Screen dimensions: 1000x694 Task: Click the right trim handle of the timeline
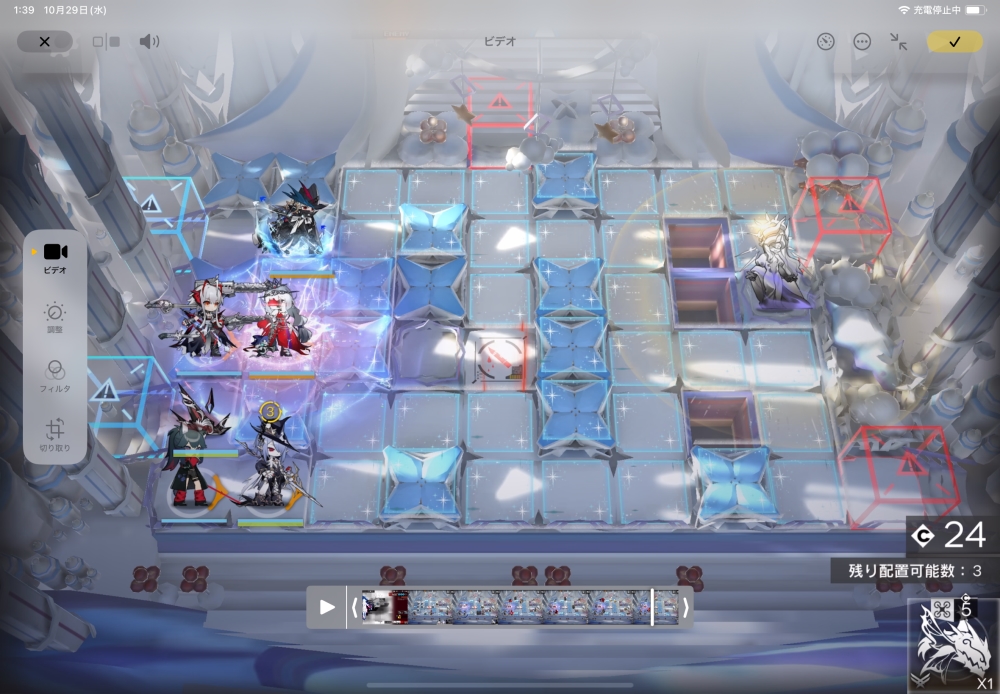685,607
